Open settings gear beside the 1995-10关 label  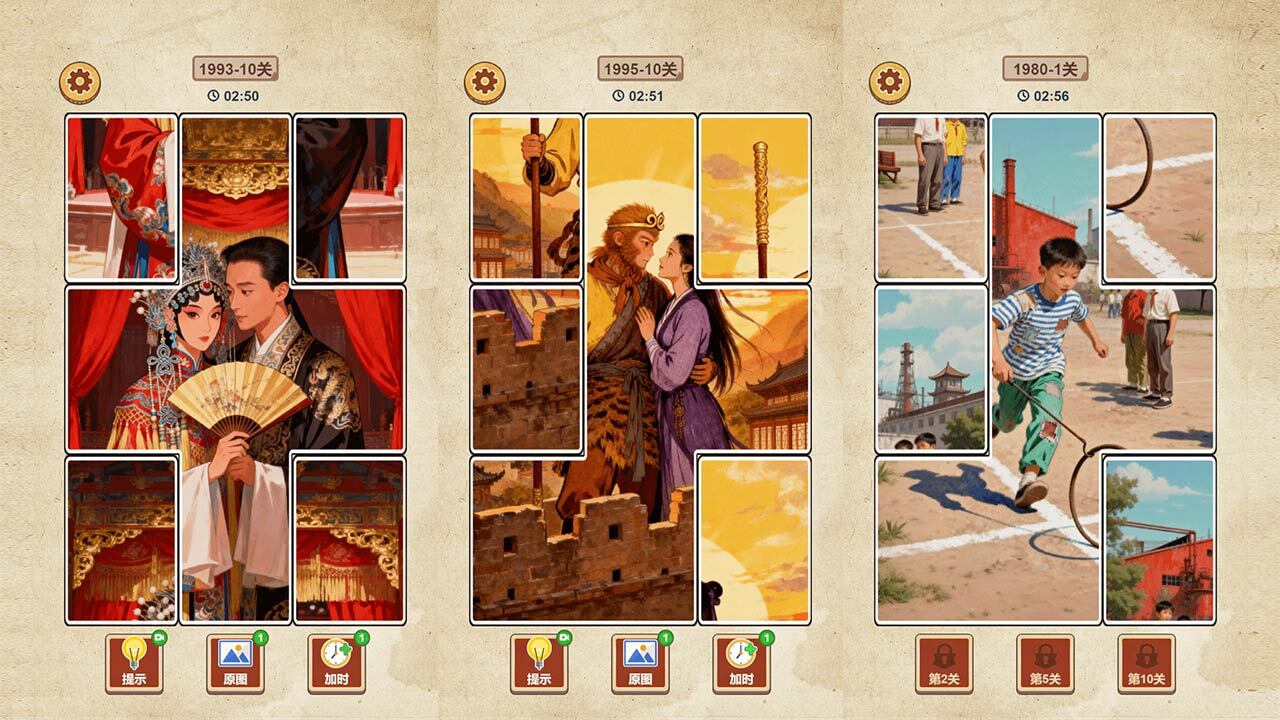(485, 83)
